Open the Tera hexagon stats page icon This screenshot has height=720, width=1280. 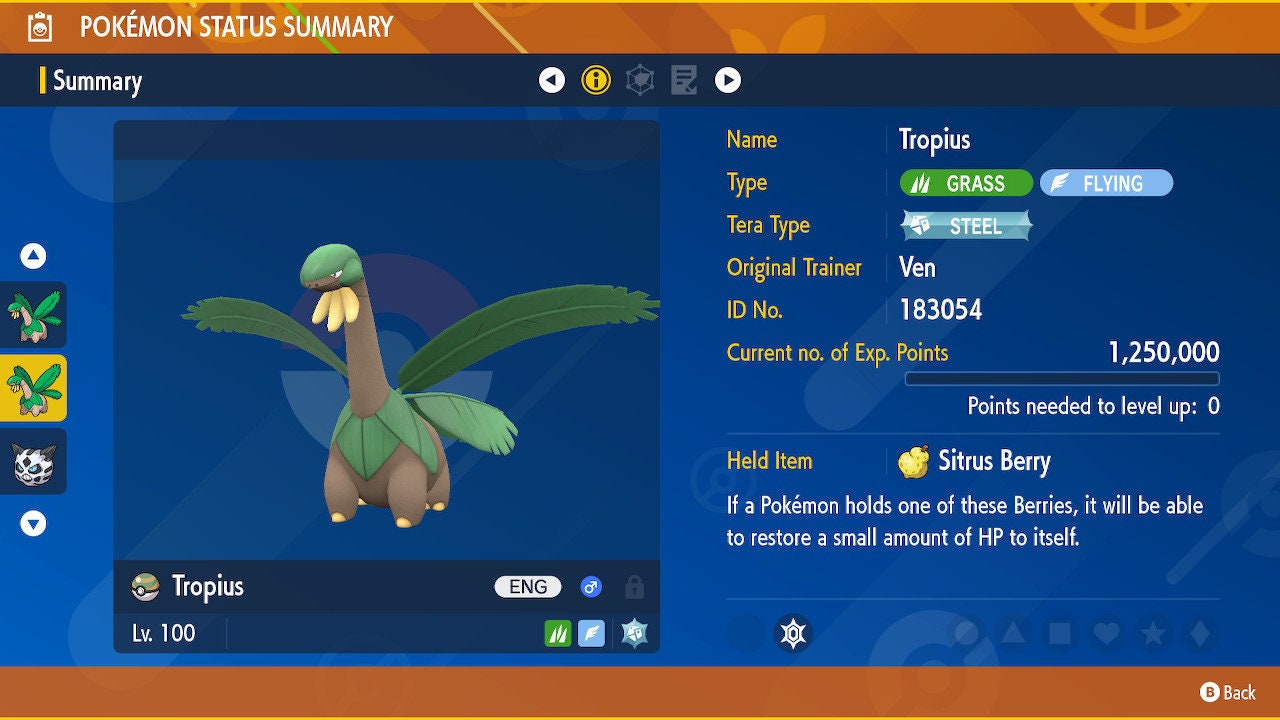(x=639, y=80)
